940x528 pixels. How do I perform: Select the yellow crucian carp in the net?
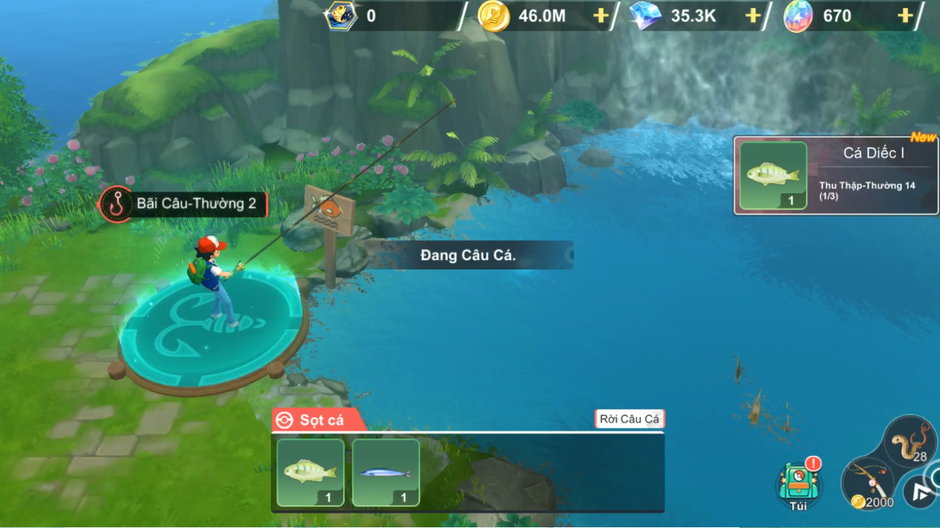click(x=310, y=472)
